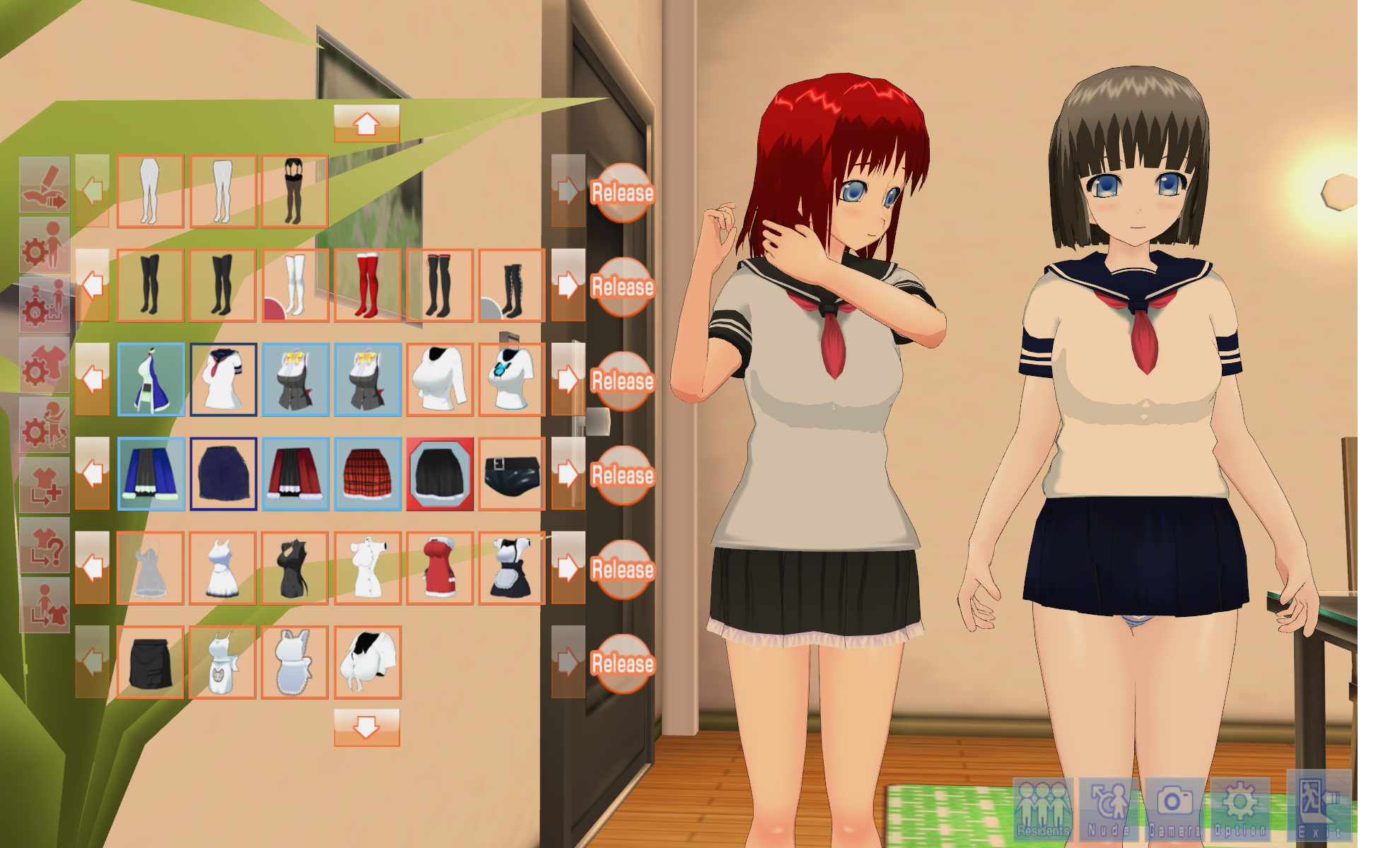Open the Camera mode
Viewport: 1400px width, 848px height.
pyautogui.click(x=1174, y=808)
